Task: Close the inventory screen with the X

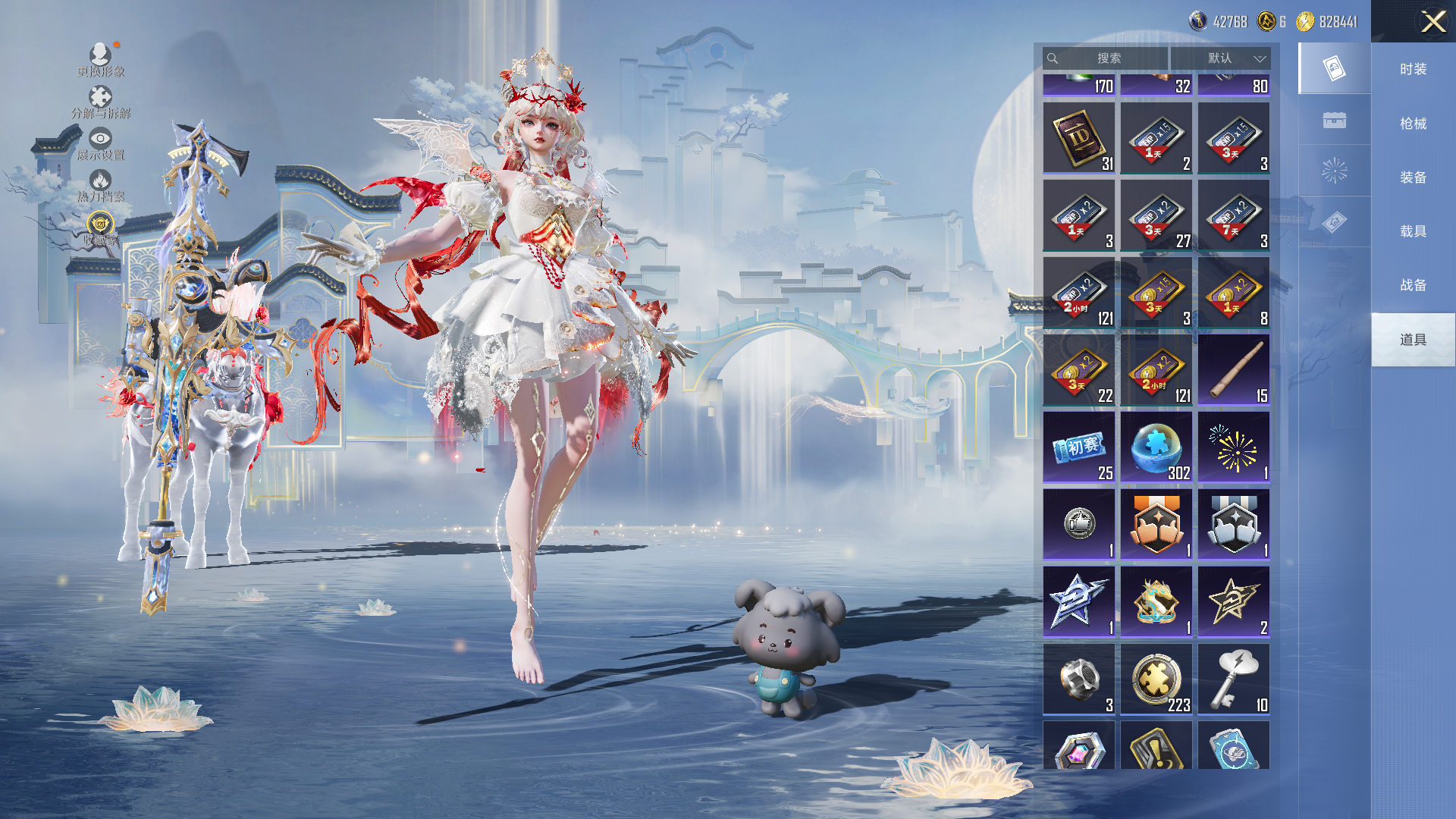Action: tap(1432, 21)
